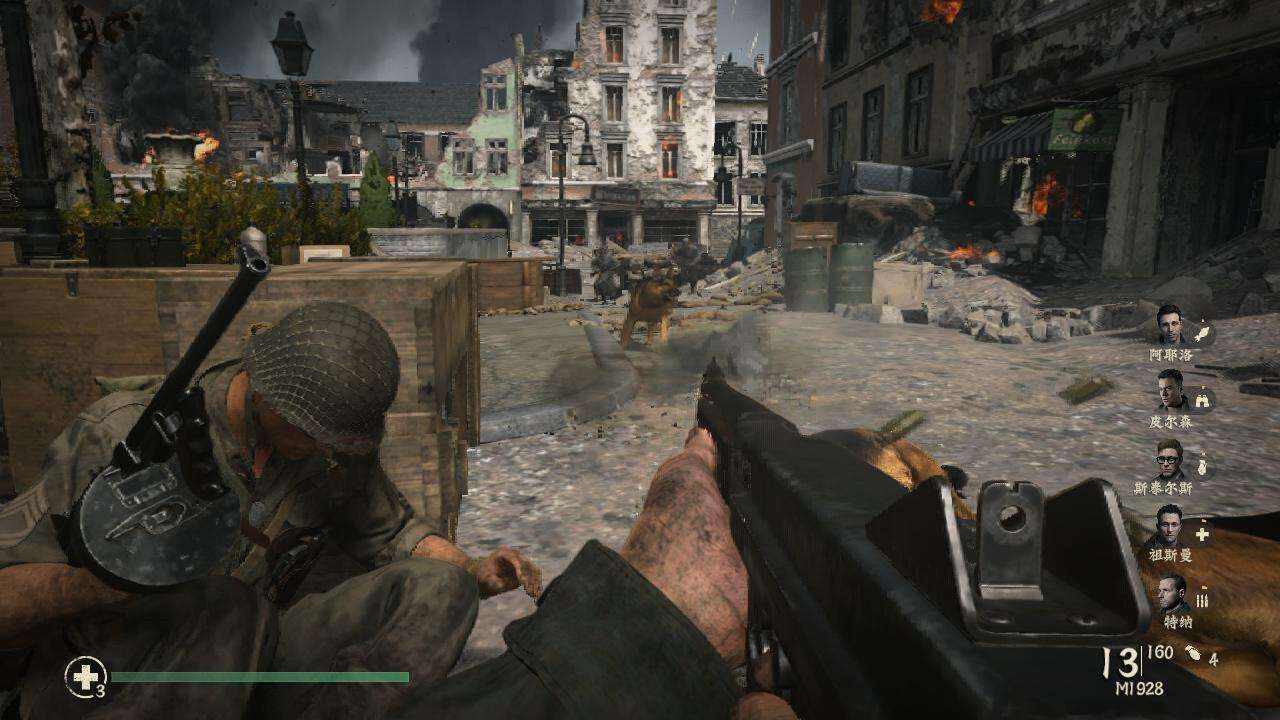
Task: Click the portrait of 斯泰尔斯
Action: [x=1170, y=460]
